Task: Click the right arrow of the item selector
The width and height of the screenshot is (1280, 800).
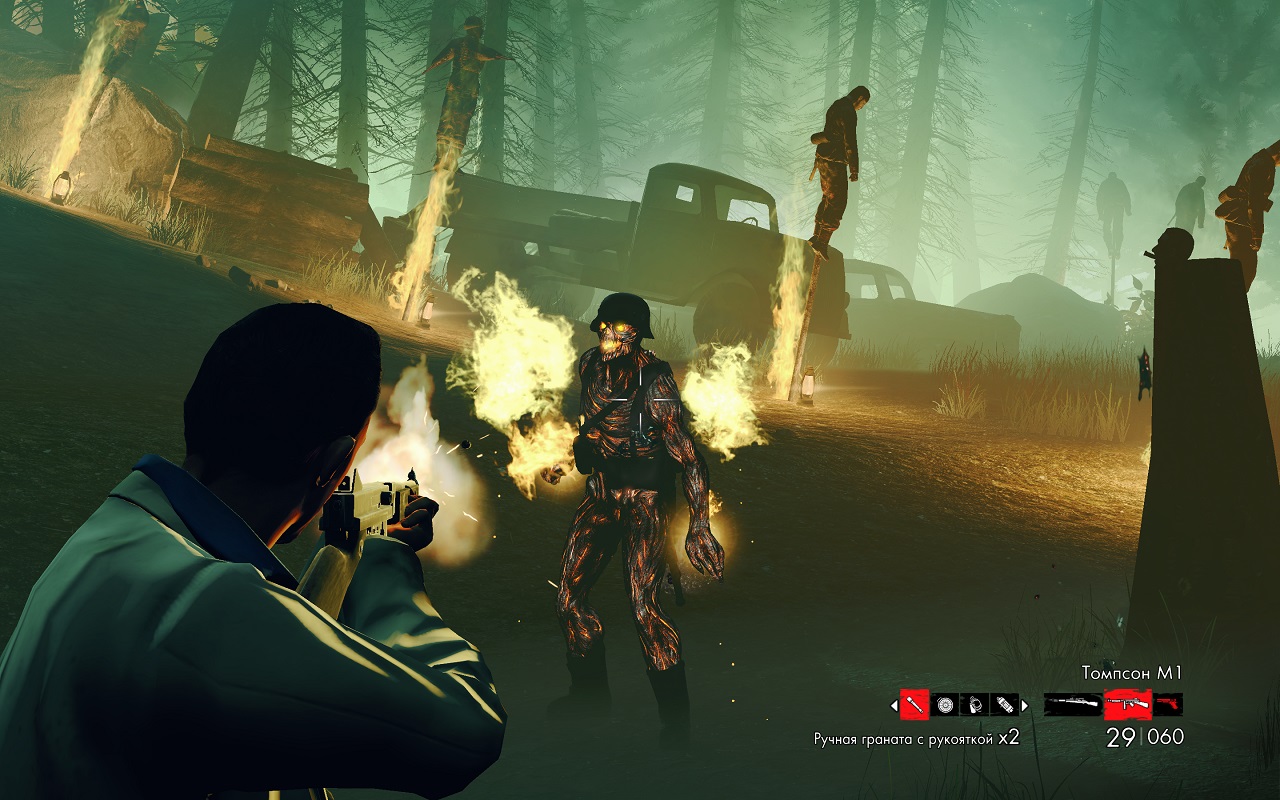Action: [1024, 705]
